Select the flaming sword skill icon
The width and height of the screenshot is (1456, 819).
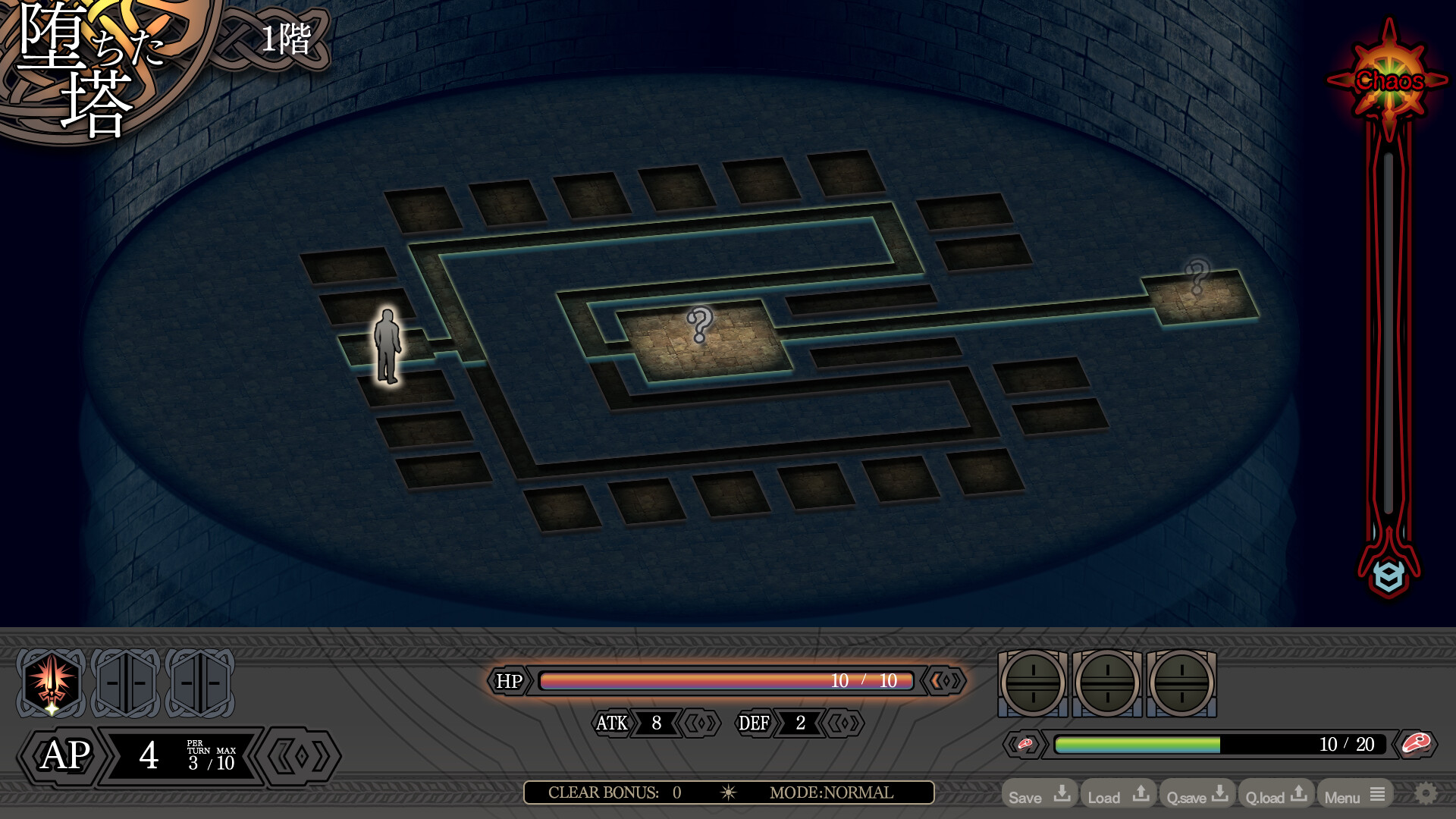[x=51, y=682]
